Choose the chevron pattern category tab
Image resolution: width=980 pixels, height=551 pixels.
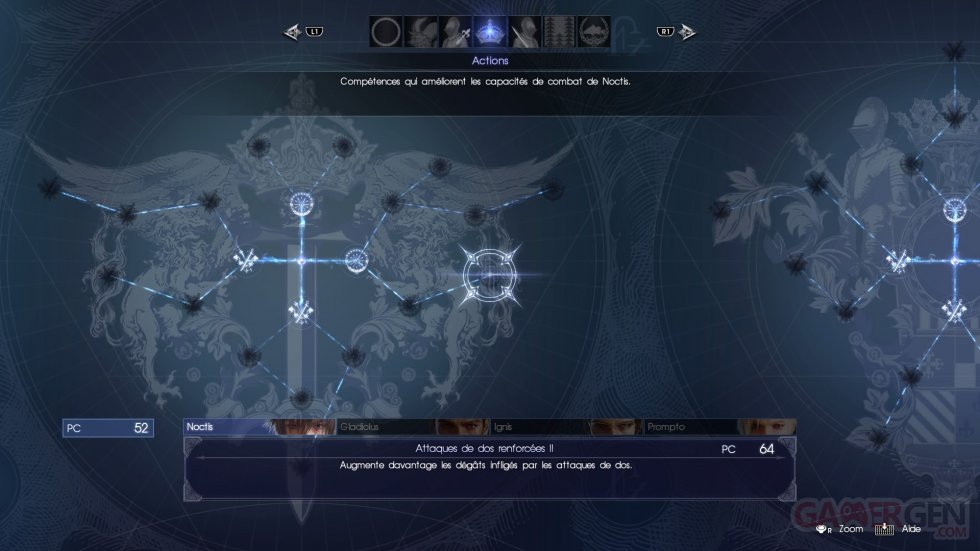560,32
